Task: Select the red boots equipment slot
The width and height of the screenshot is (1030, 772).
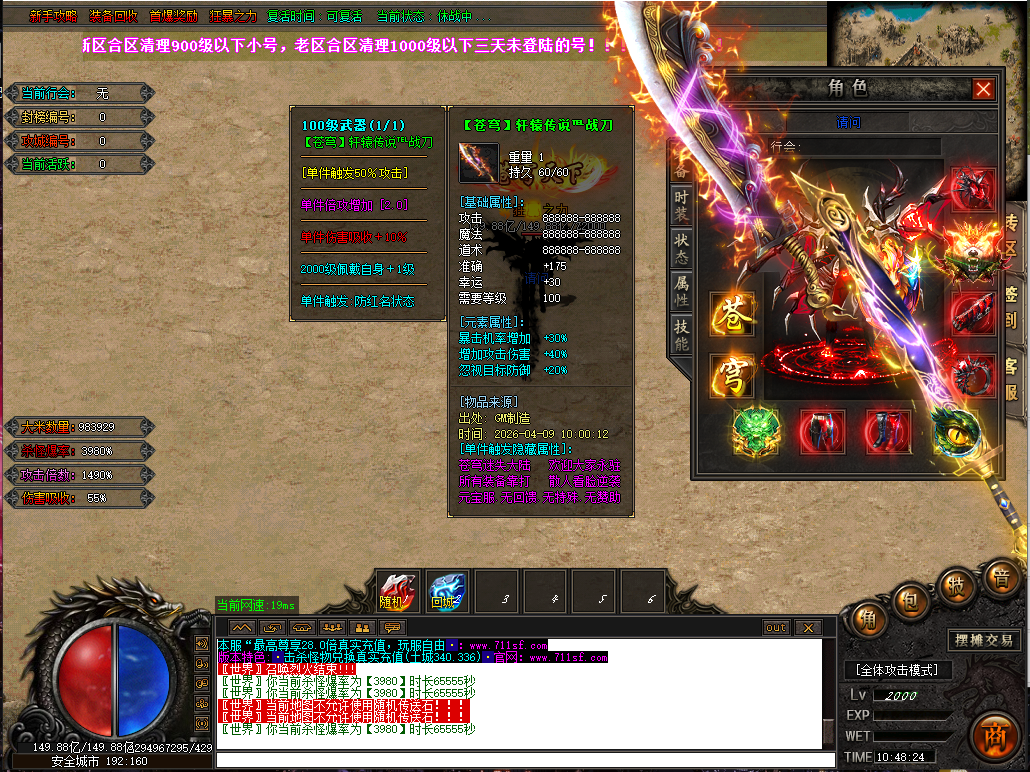Action: [x=888, y=430]
